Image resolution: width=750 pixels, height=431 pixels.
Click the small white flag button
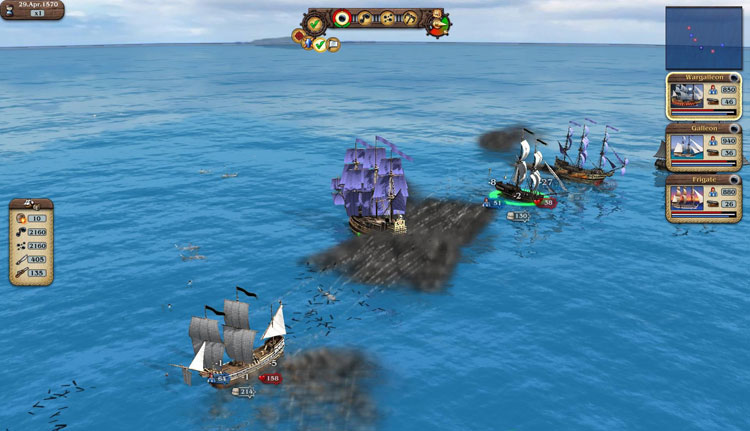(333, 44)
